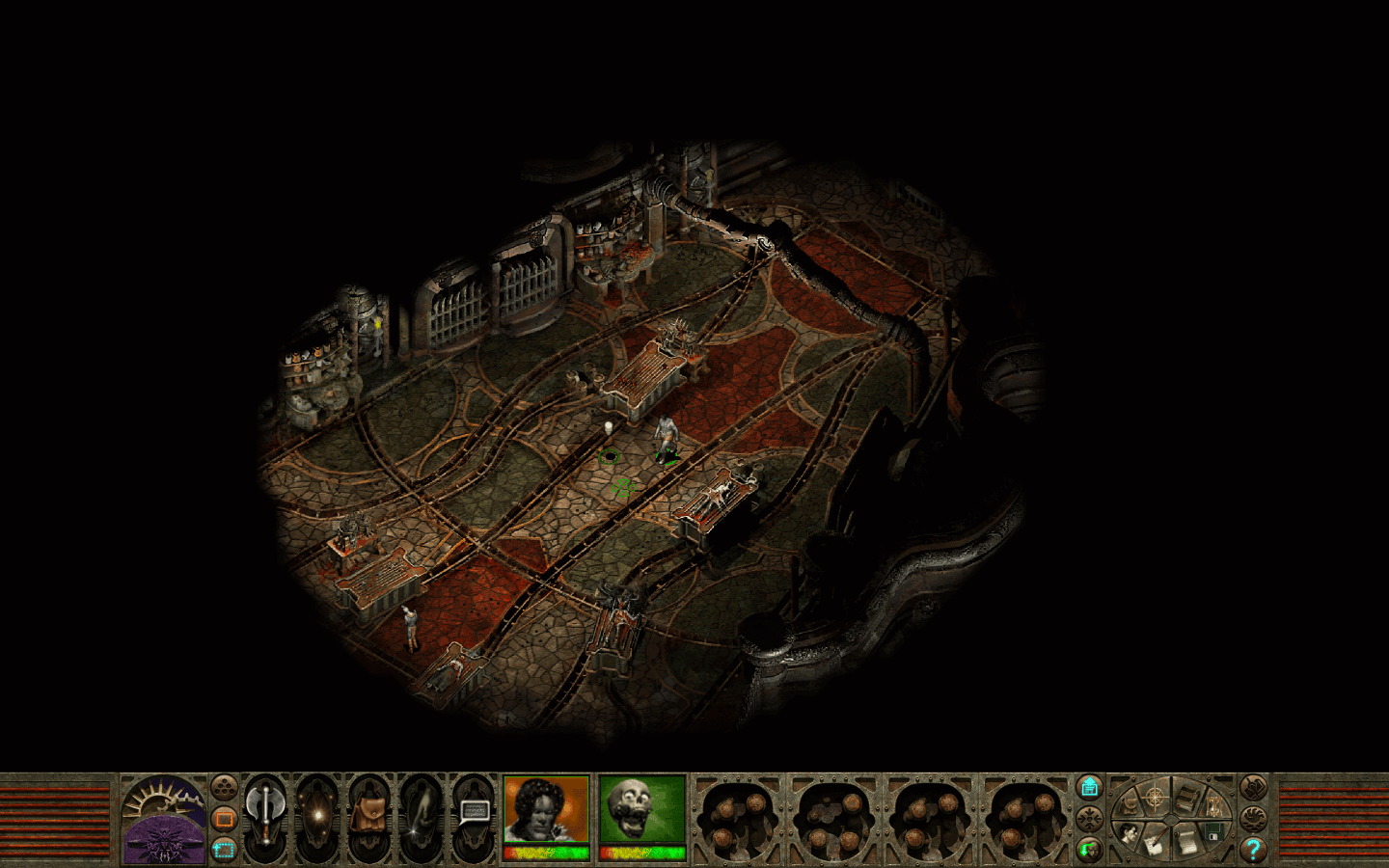Open the floppy disk save options
Viewport: 1389px width, 868px height.
tap(1214, 830)
